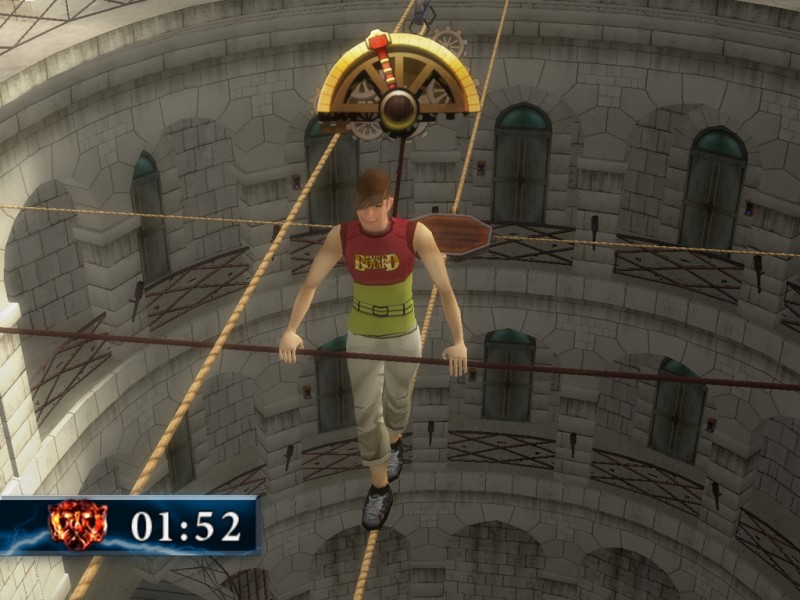Viewport: 800px width, 600px height.
Task: Select the semicircular balance gauge
Action: 398,82
